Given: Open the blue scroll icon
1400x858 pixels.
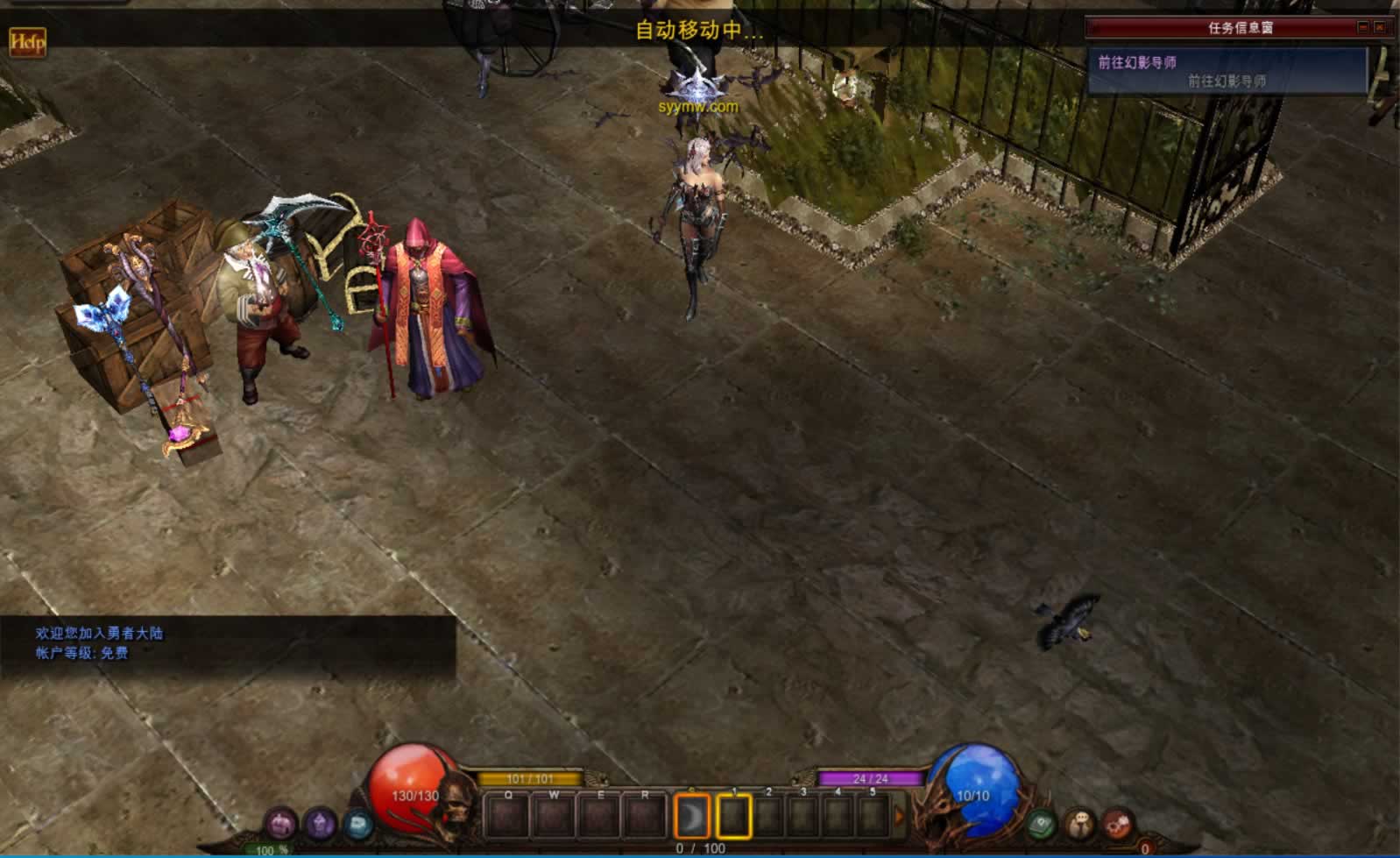Looking at the screenshot, I should tap(357, 825).
